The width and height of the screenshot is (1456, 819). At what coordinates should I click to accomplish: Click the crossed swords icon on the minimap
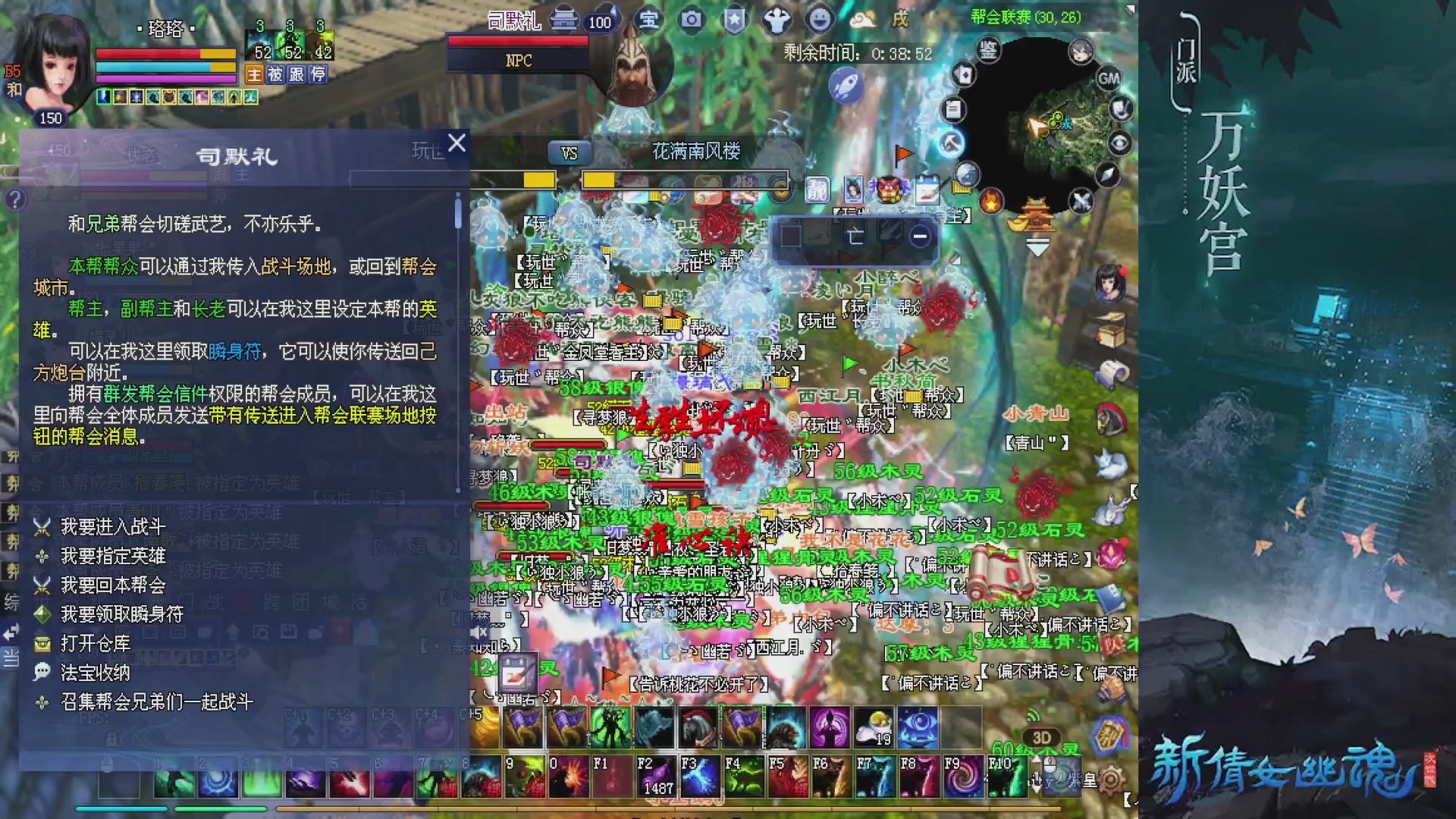pyautogui.click(x=1081, y=201)
